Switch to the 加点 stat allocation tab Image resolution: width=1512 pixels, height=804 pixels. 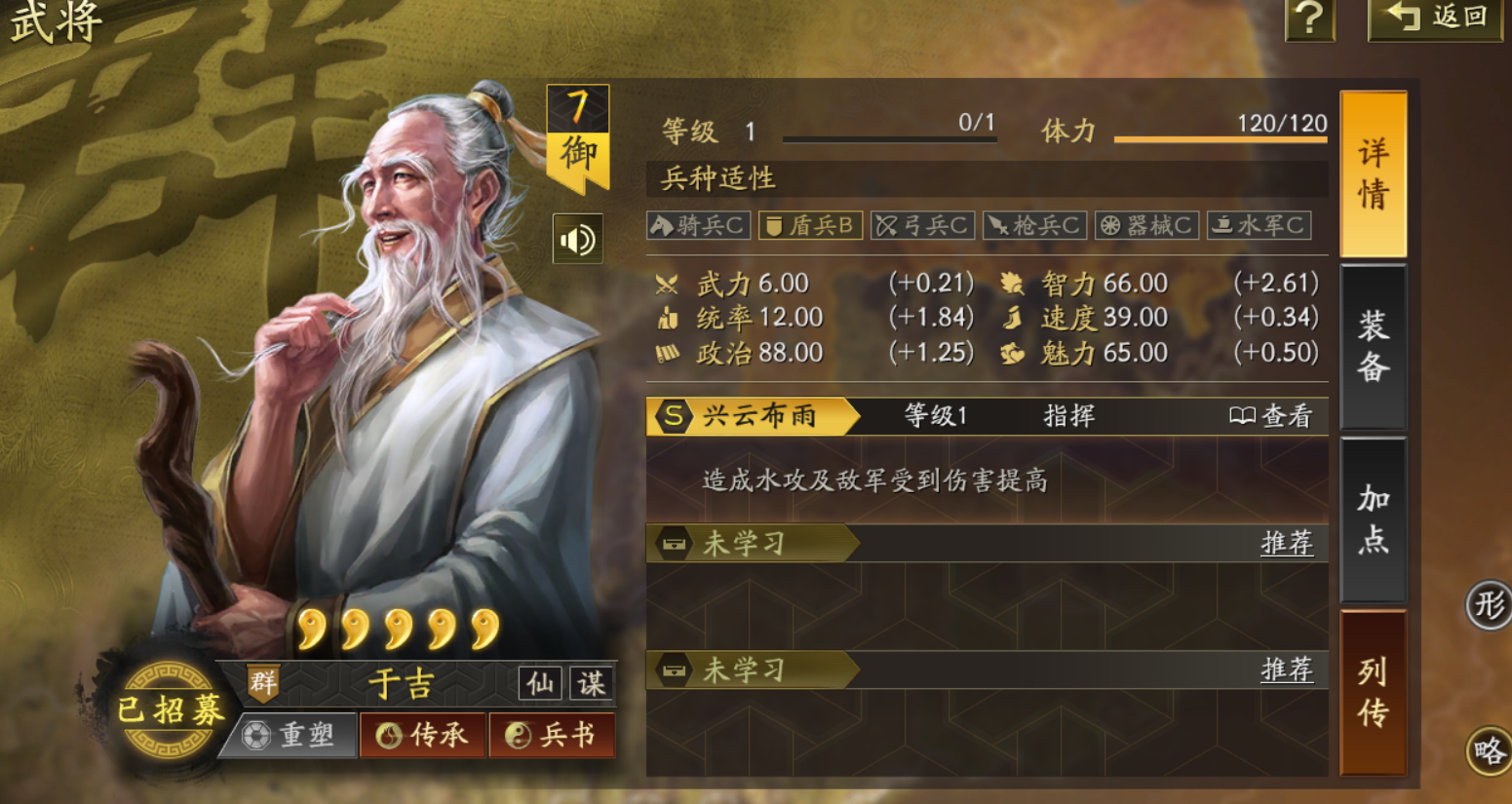coord(1373,519)
